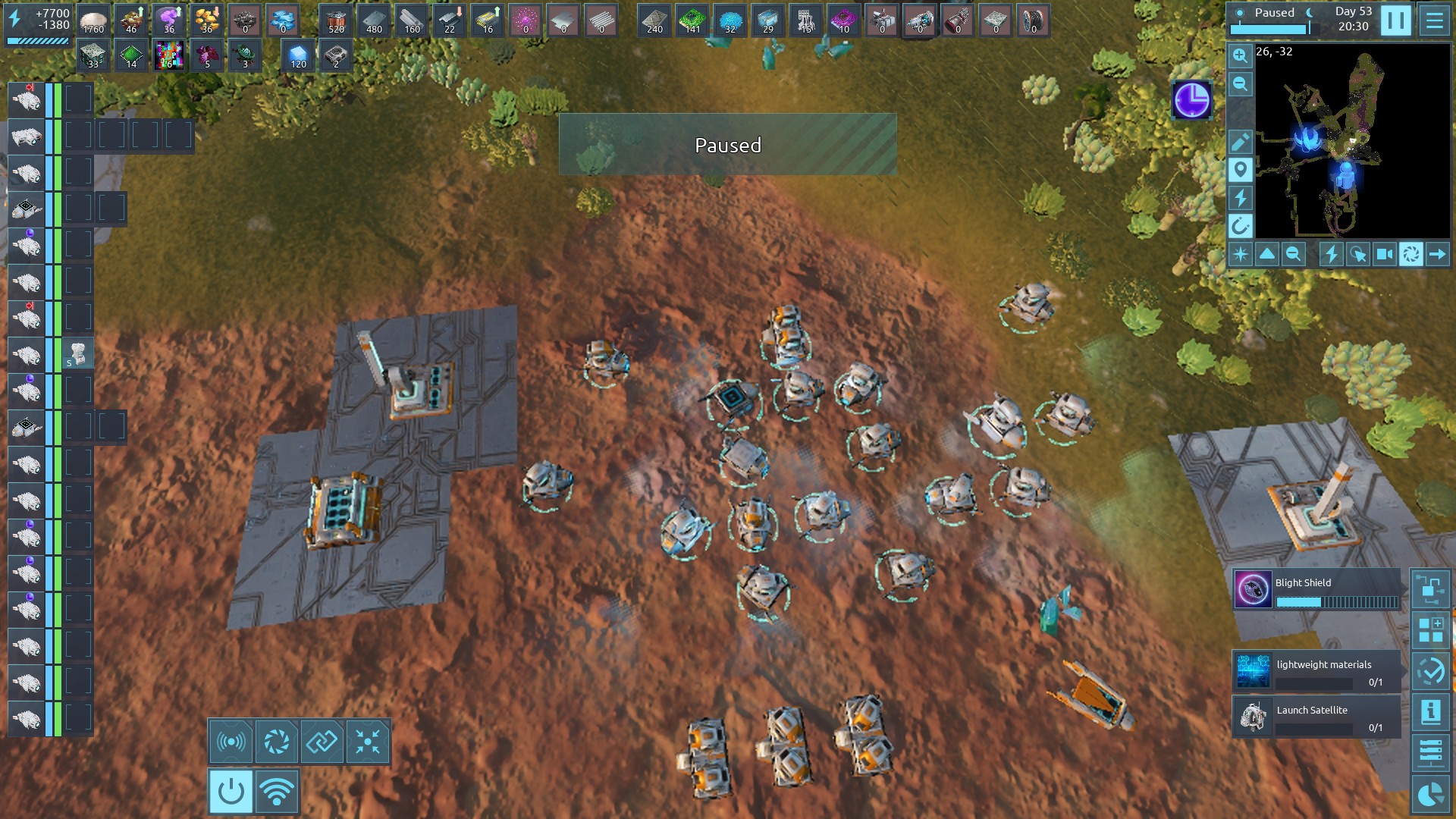
Task: Select the Blight Shield panel
Action: (1316, 590)
